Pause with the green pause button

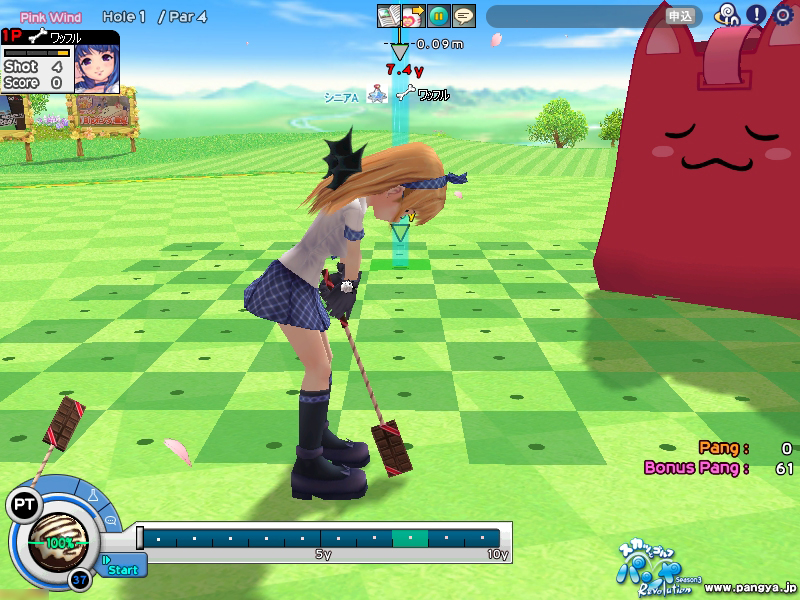[438, 17]
